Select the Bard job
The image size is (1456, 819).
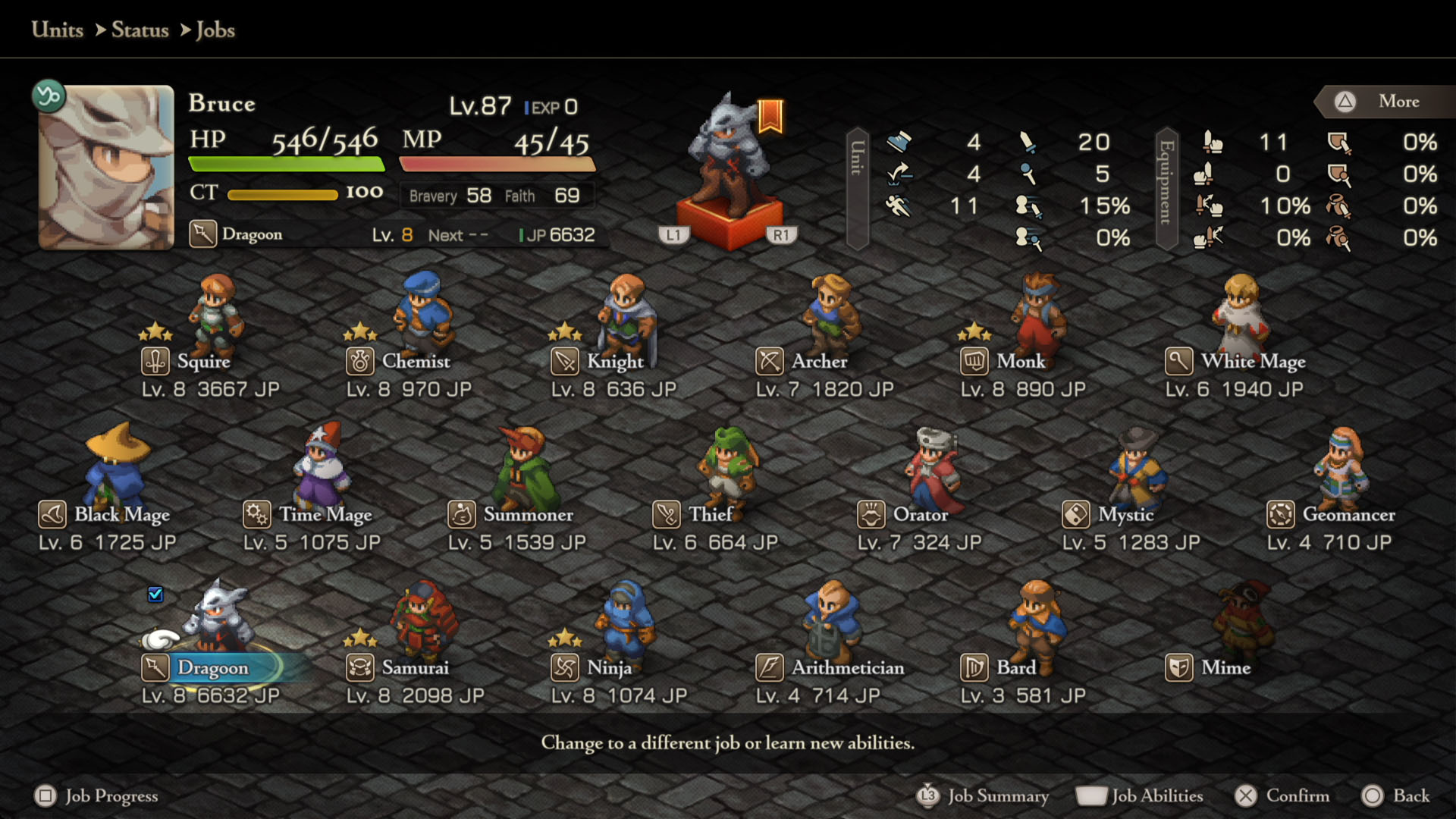click(1015, 668)
